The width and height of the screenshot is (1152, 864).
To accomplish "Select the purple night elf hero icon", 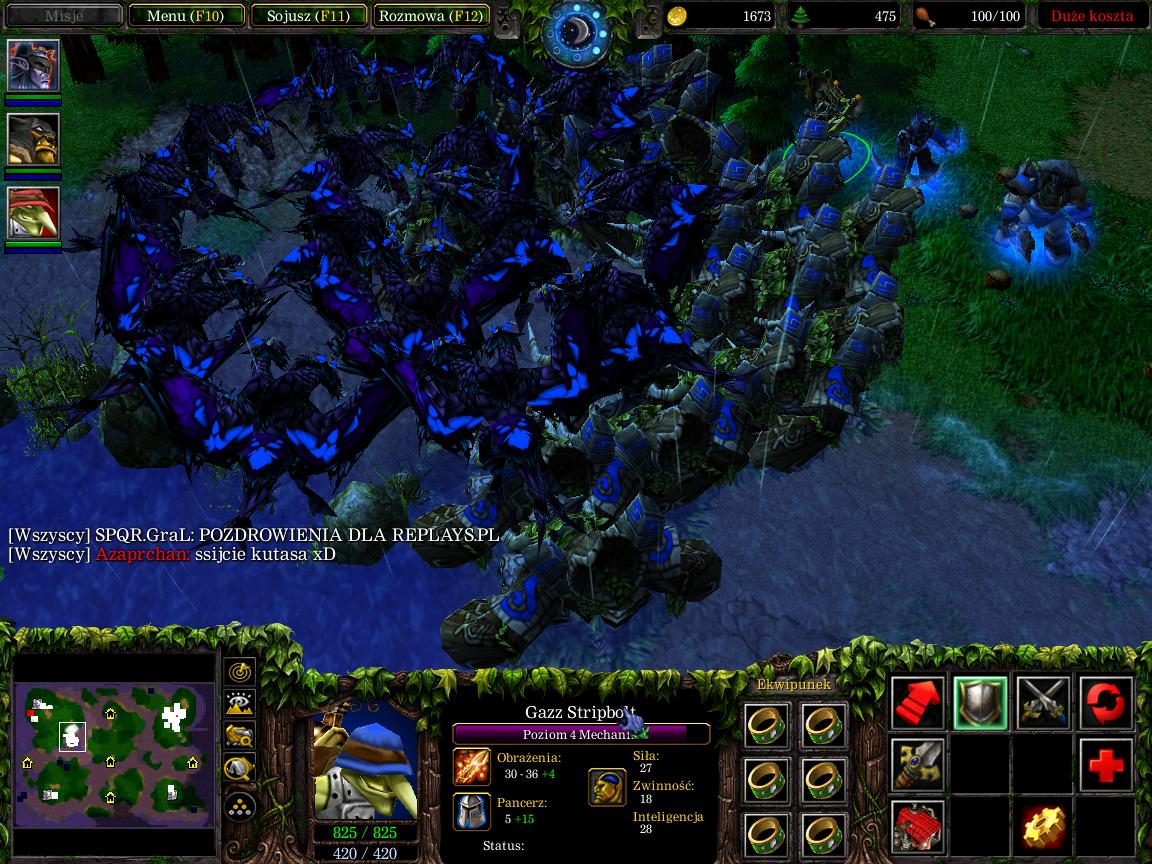I will 34,66.
